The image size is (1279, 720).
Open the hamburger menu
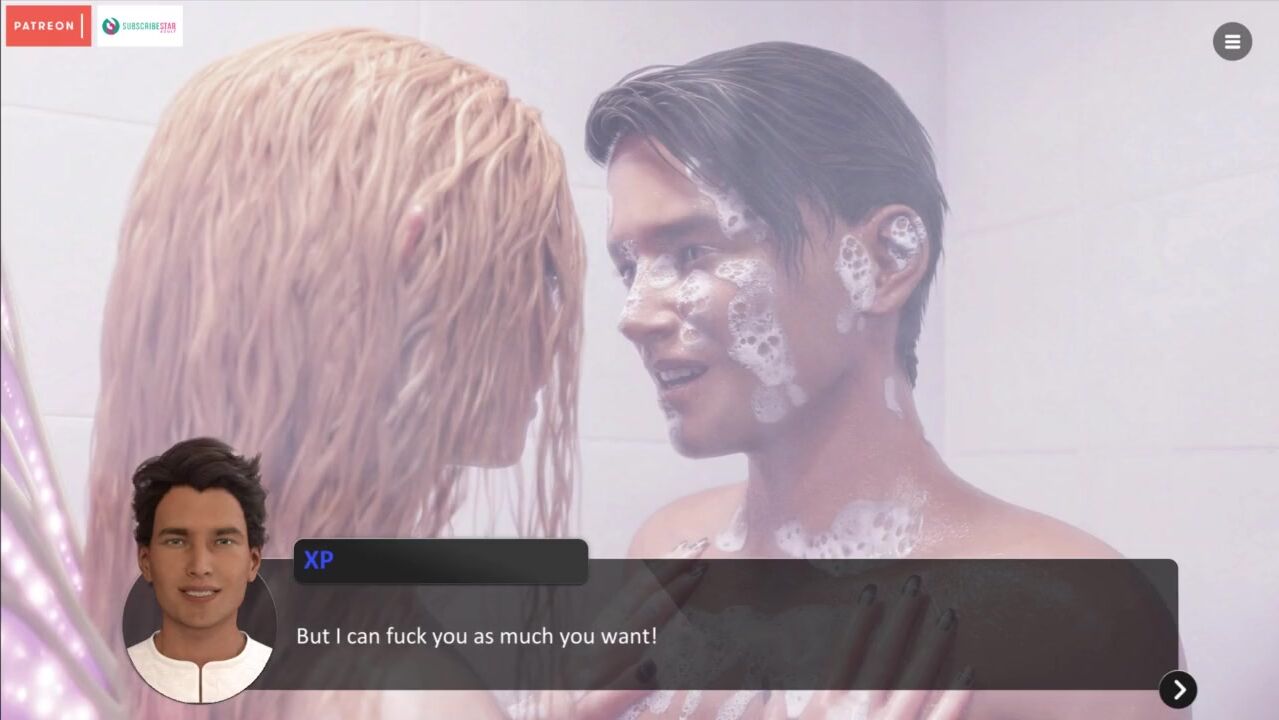pos(1232,42)
